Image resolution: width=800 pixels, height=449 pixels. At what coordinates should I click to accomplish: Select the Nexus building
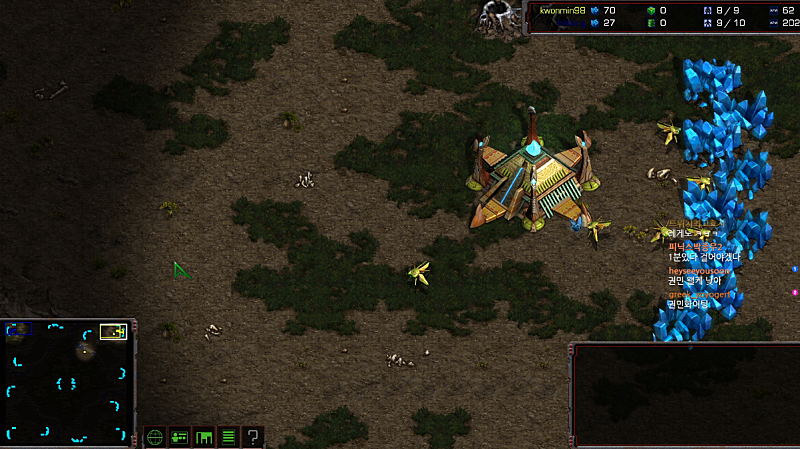point(534,176)
